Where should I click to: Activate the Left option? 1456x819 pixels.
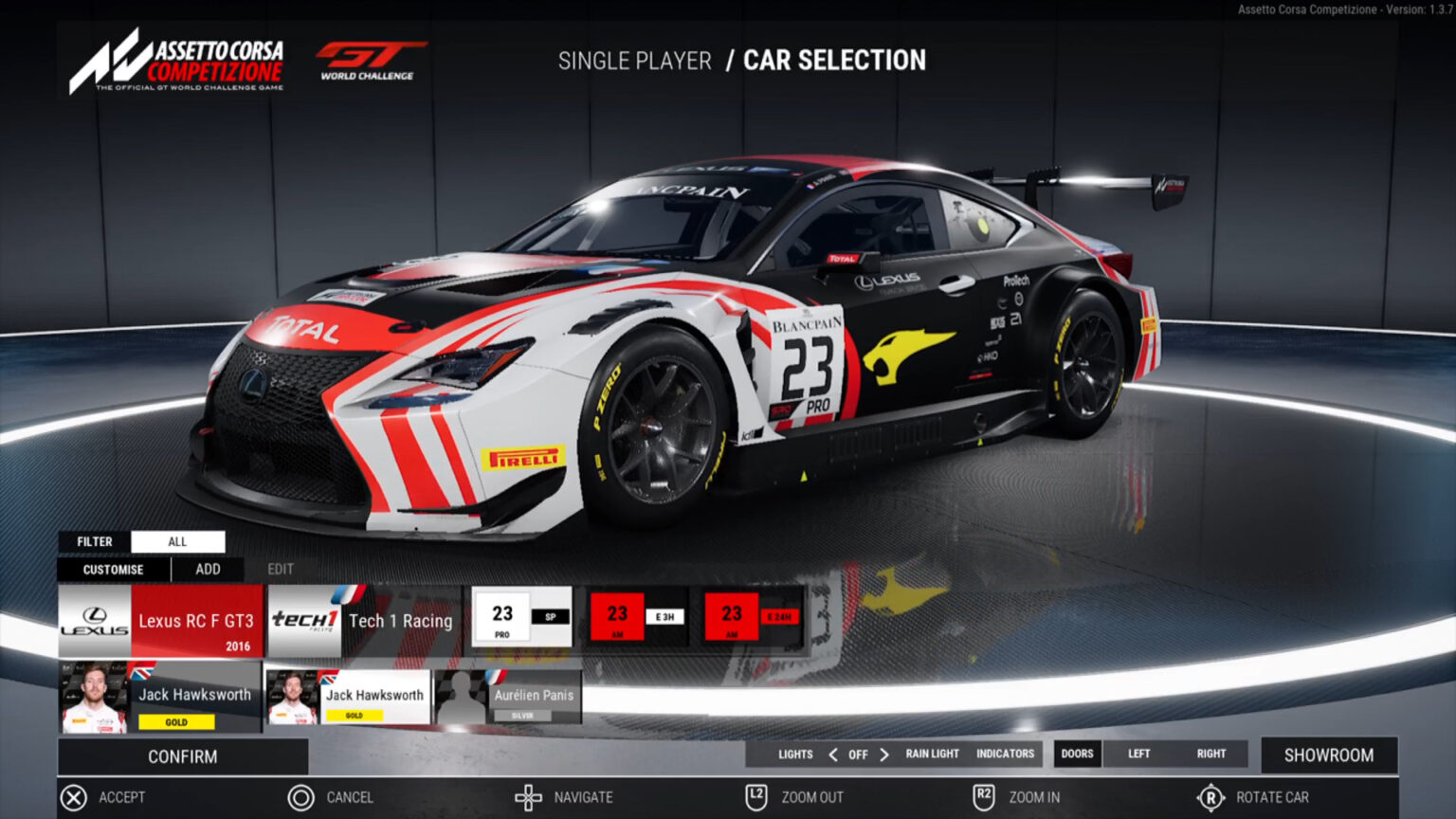click(1138, 755)
